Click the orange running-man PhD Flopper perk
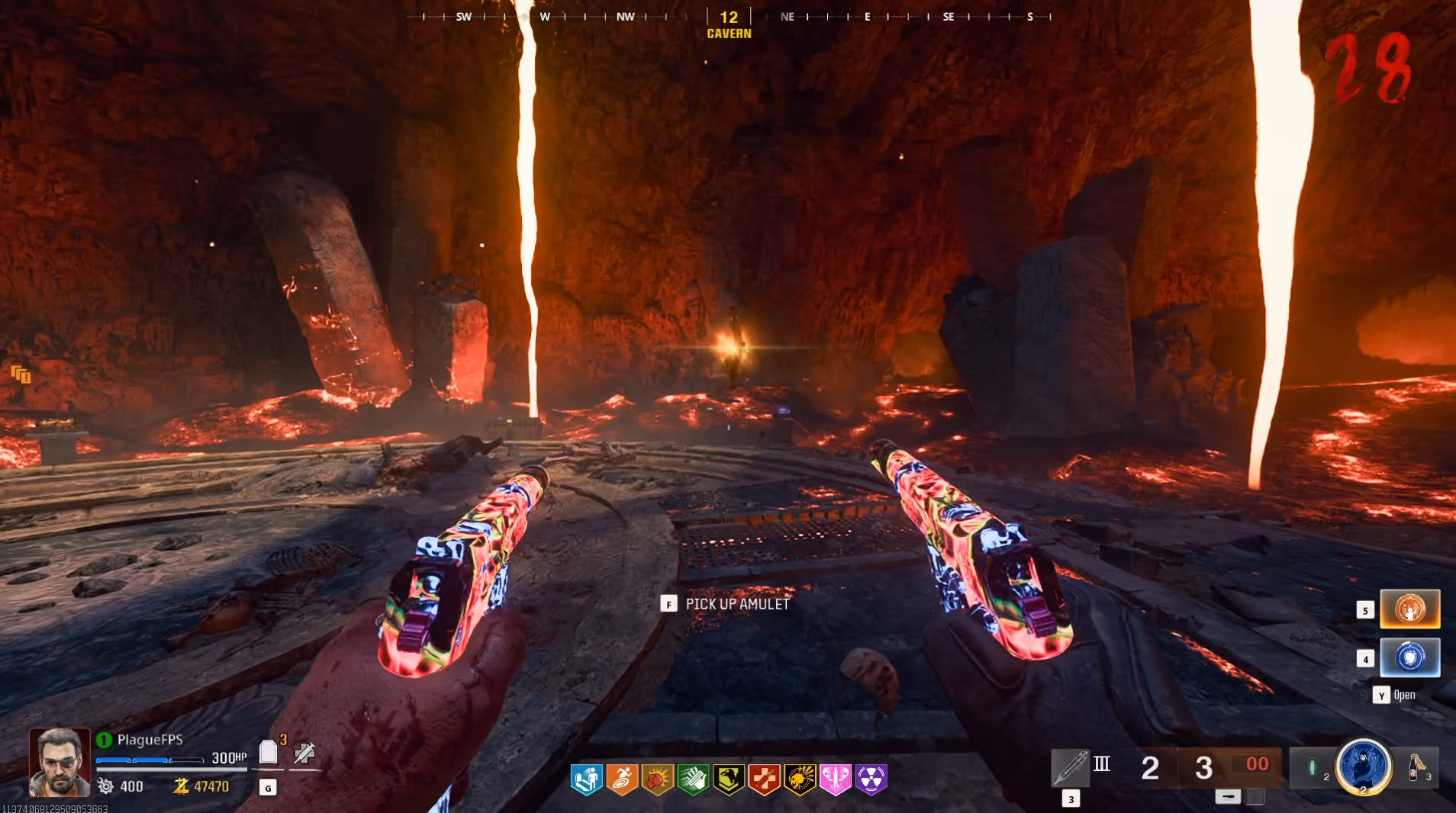The height and width of the screenshot is (813, 1456). pos(622,779)
